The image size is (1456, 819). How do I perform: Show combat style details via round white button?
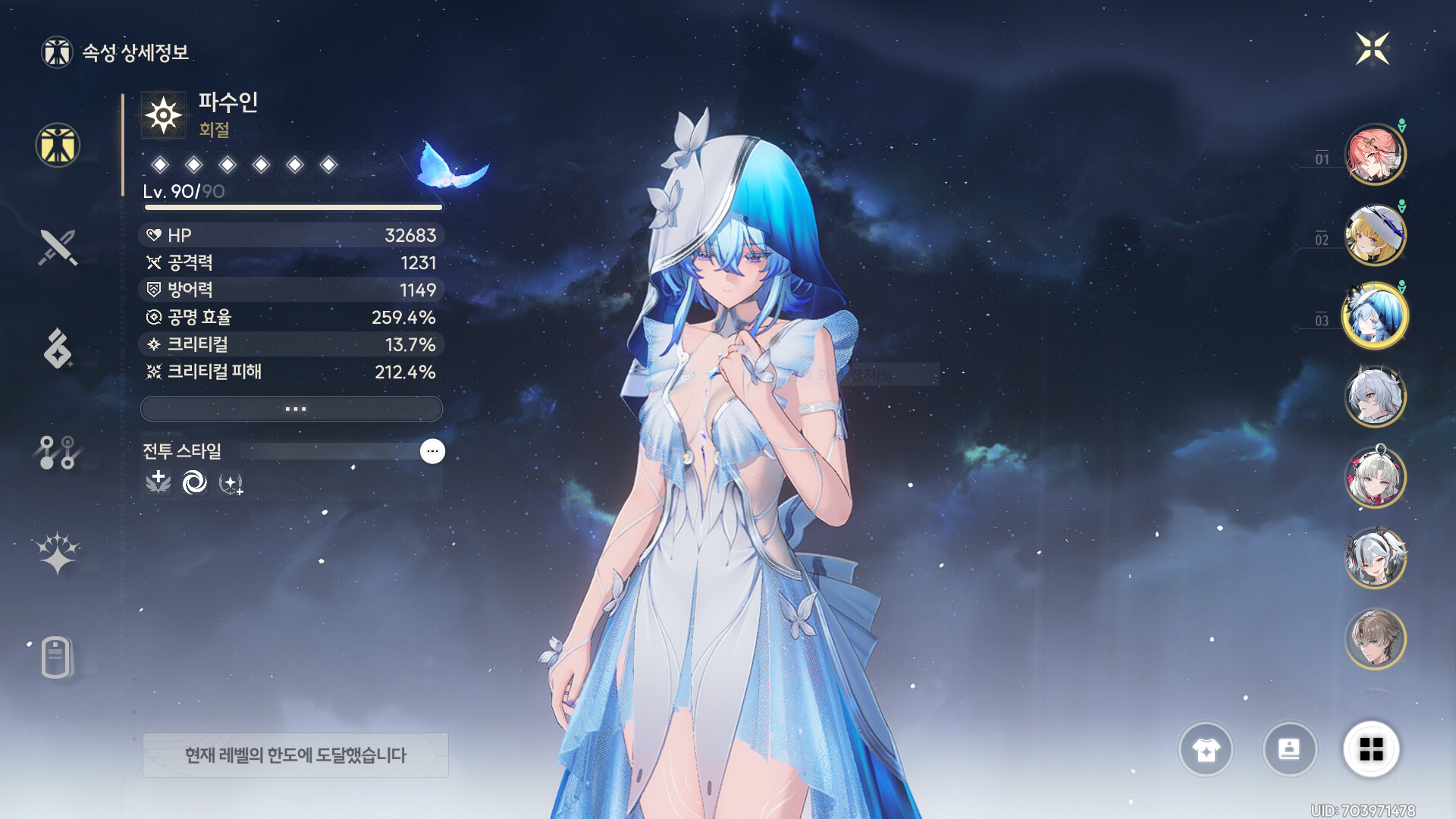(x=432, y=451)
